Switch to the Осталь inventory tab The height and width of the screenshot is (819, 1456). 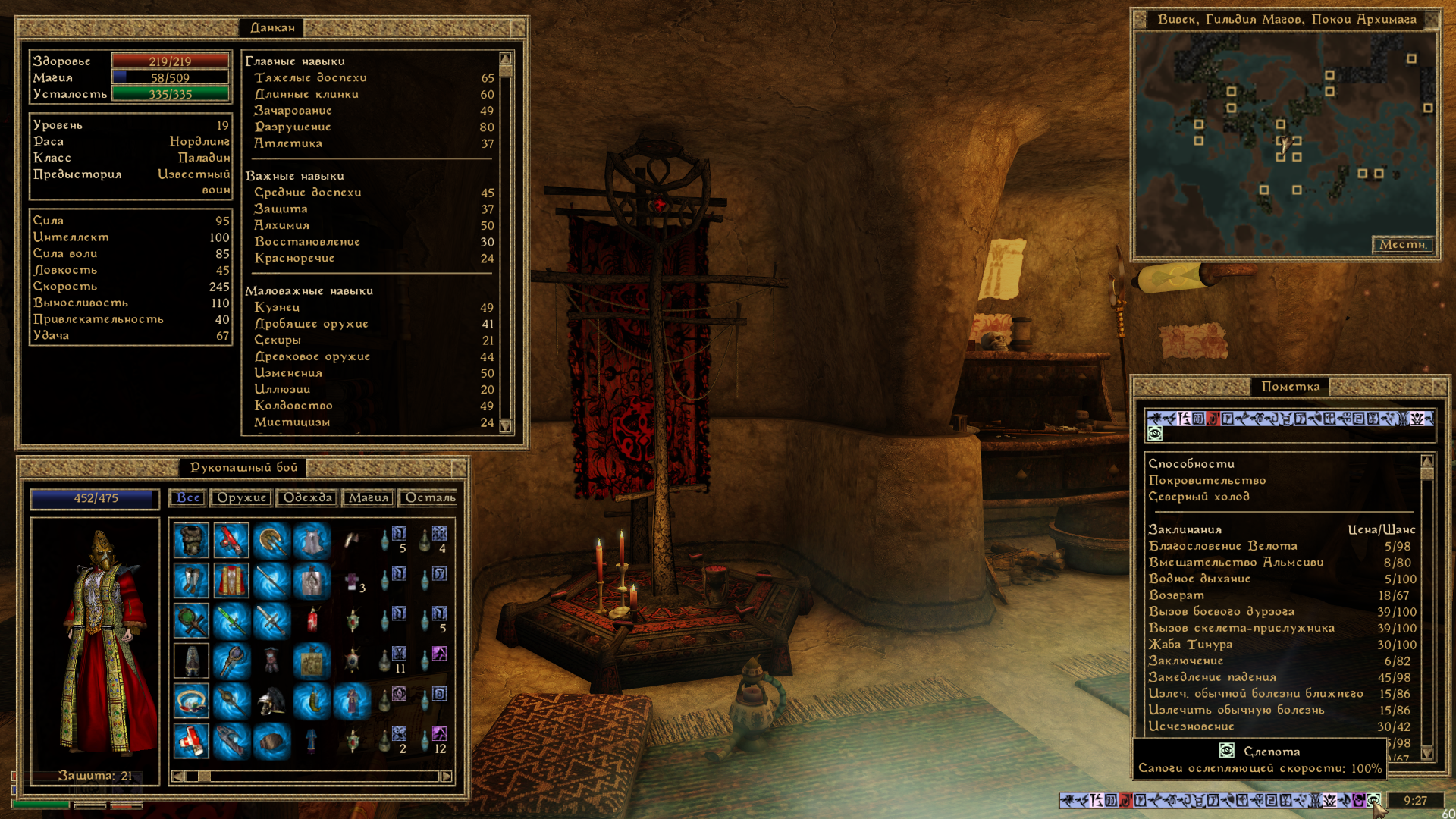point(430,498)
